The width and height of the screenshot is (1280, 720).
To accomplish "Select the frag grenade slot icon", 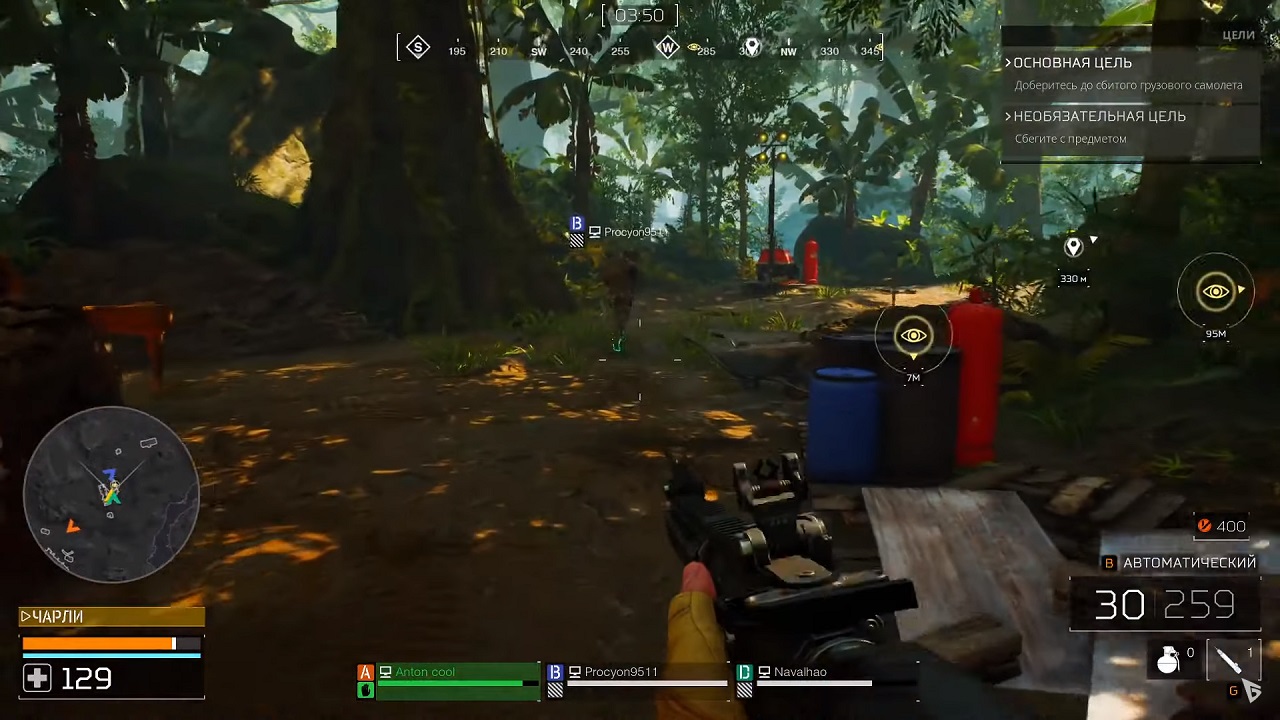I will [1168, 659].
